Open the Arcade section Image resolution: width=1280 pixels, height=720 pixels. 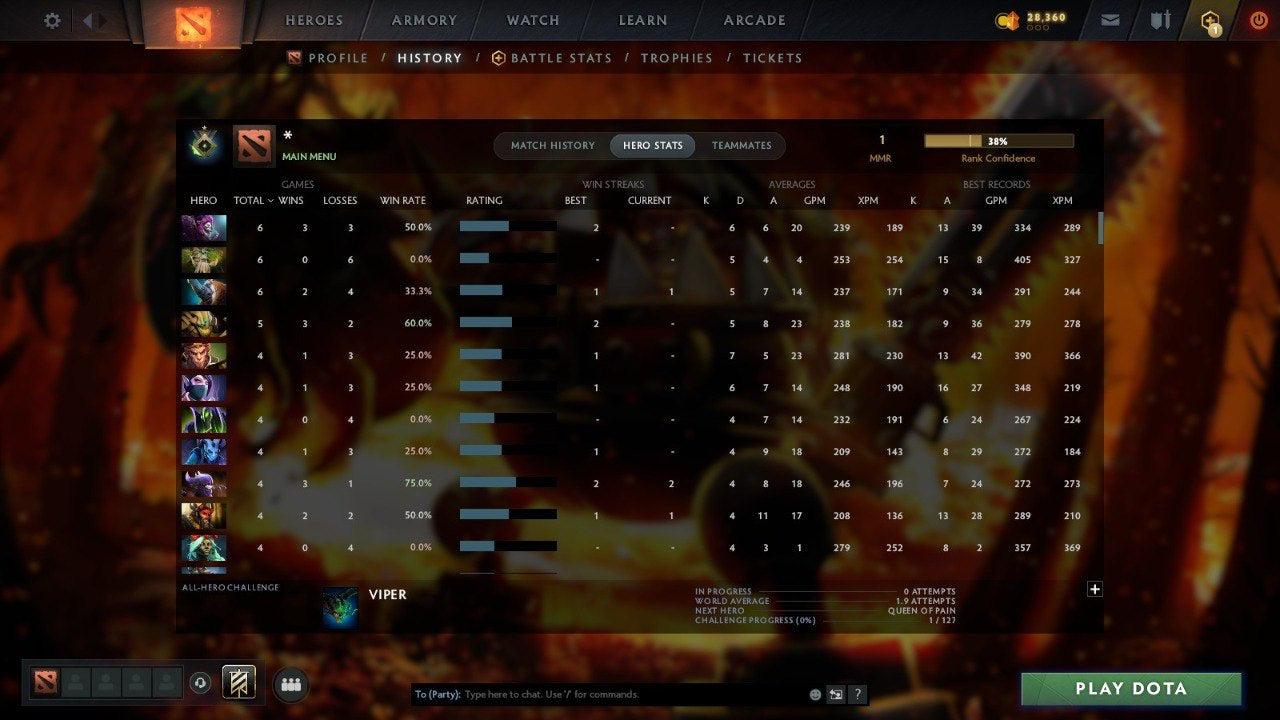tap(754, 20)
